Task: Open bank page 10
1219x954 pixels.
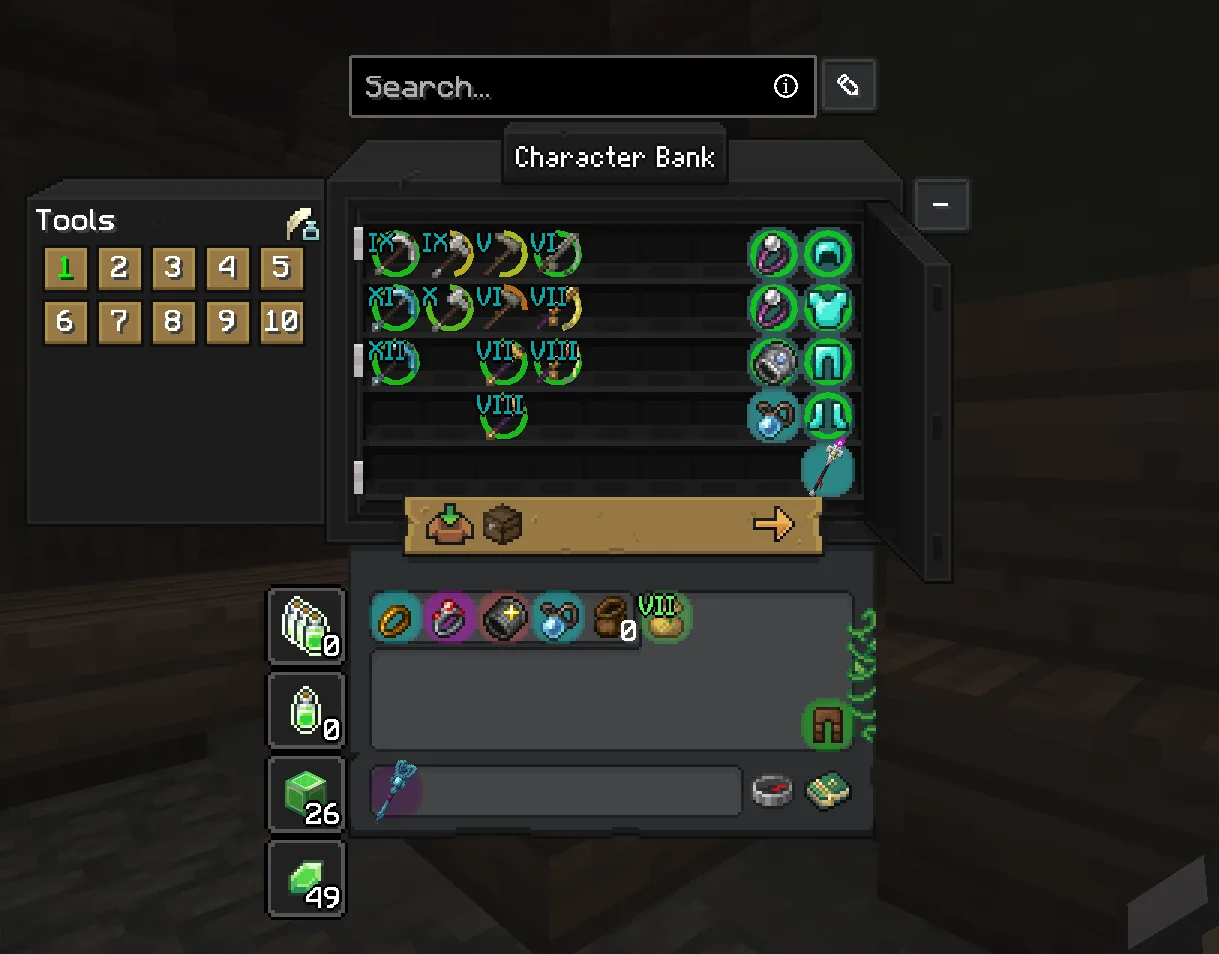Action: (x=281, y=322)
